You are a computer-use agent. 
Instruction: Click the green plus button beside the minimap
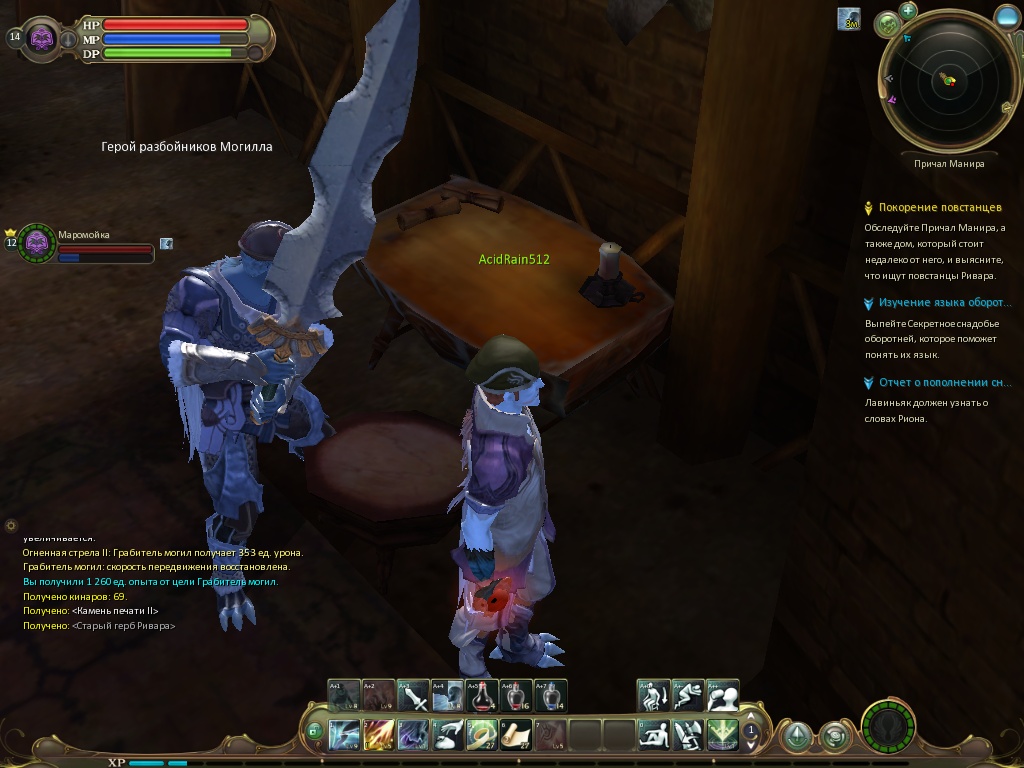[x=908, y=11]
